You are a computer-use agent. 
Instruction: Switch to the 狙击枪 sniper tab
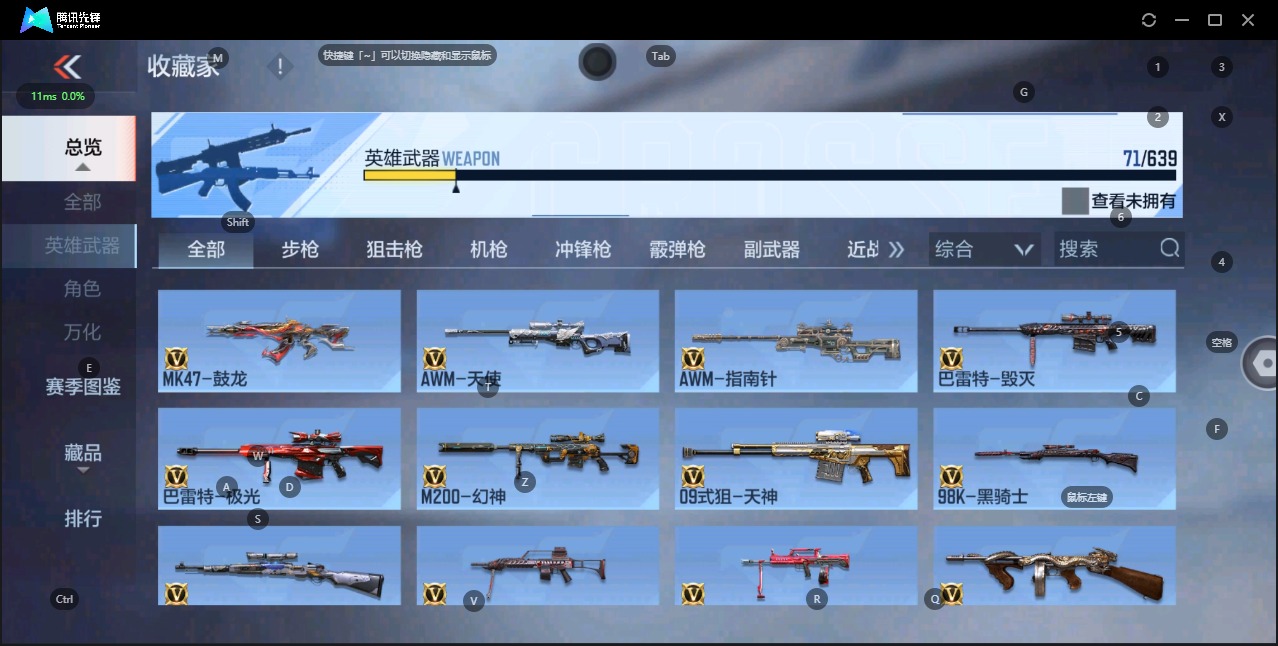point(394,249)
